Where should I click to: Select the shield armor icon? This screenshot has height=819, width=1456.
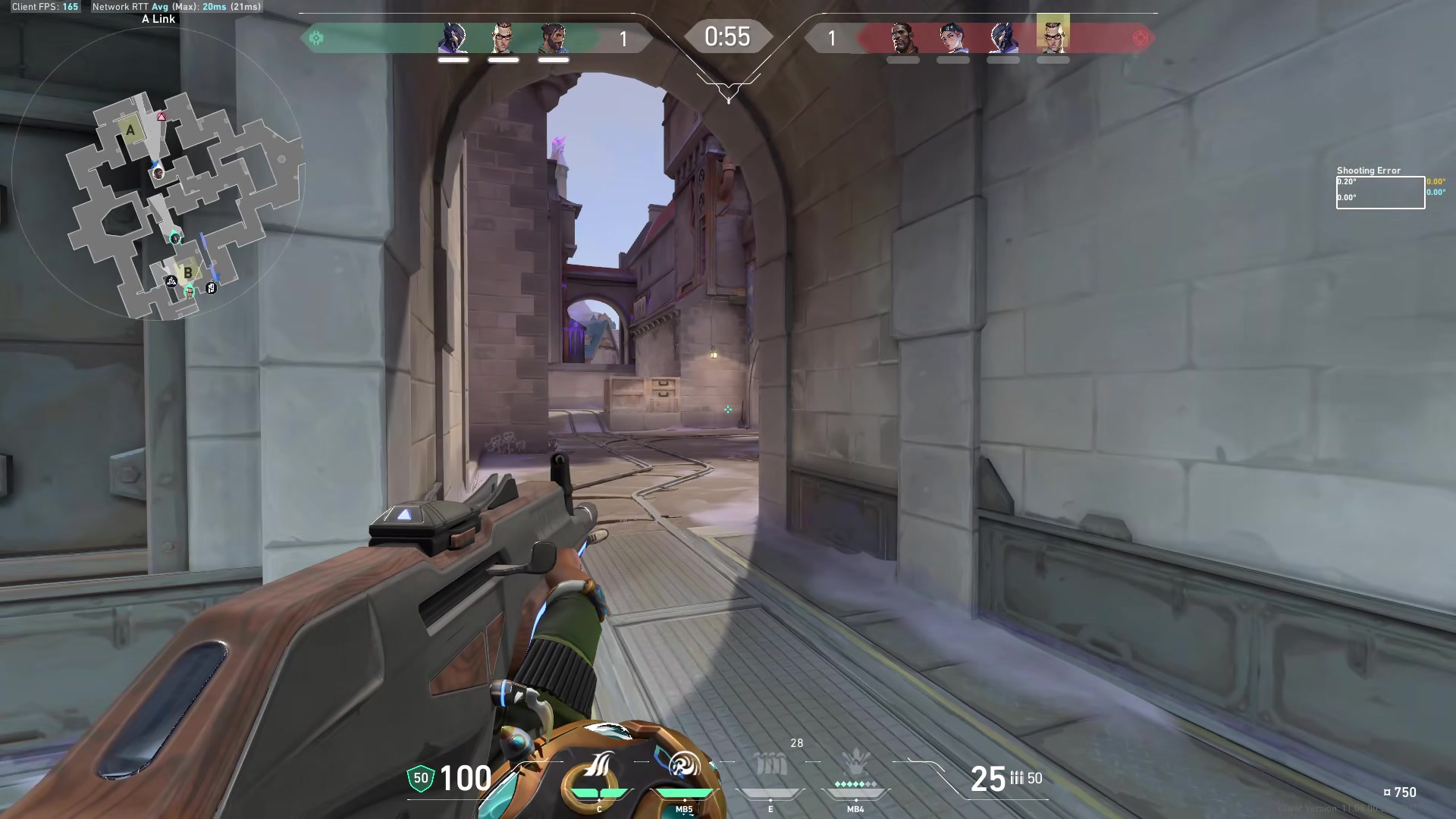(421, 778)
